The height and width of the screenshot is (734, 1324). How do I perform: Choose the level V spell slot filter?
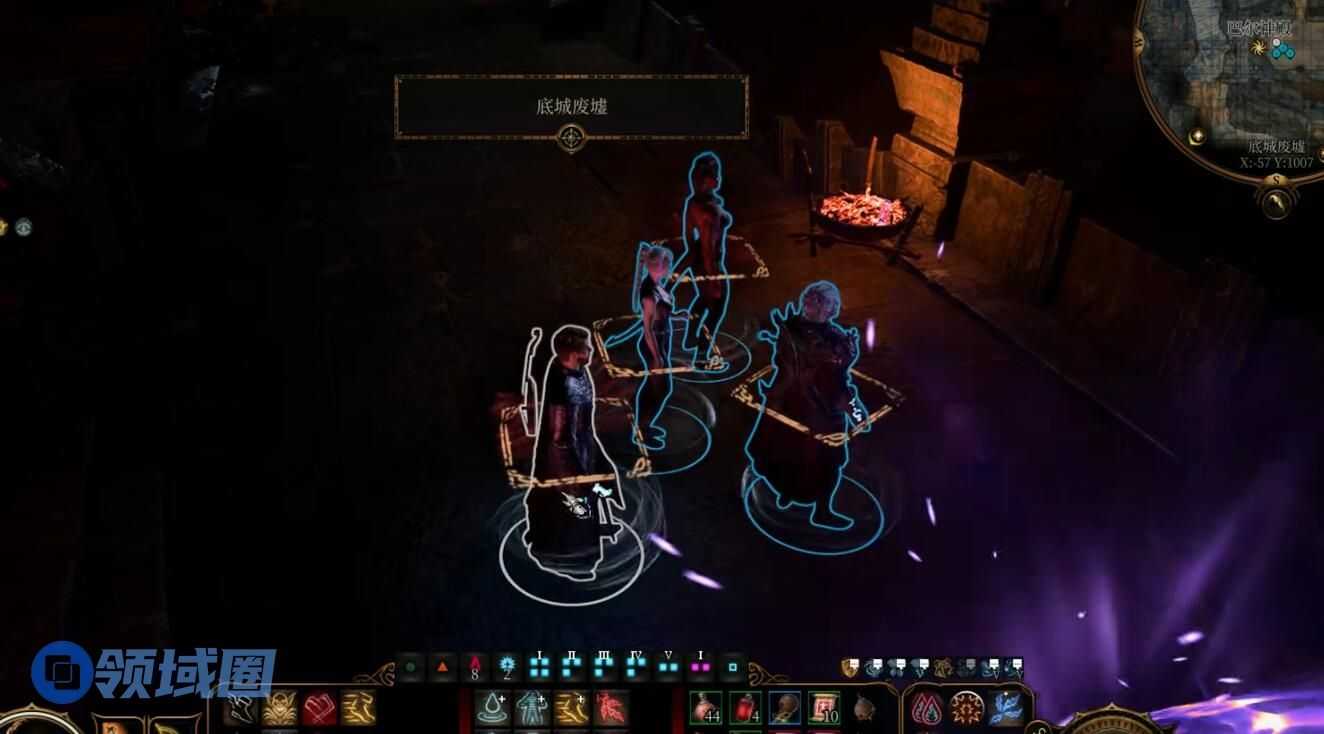[x=668, y=665]
